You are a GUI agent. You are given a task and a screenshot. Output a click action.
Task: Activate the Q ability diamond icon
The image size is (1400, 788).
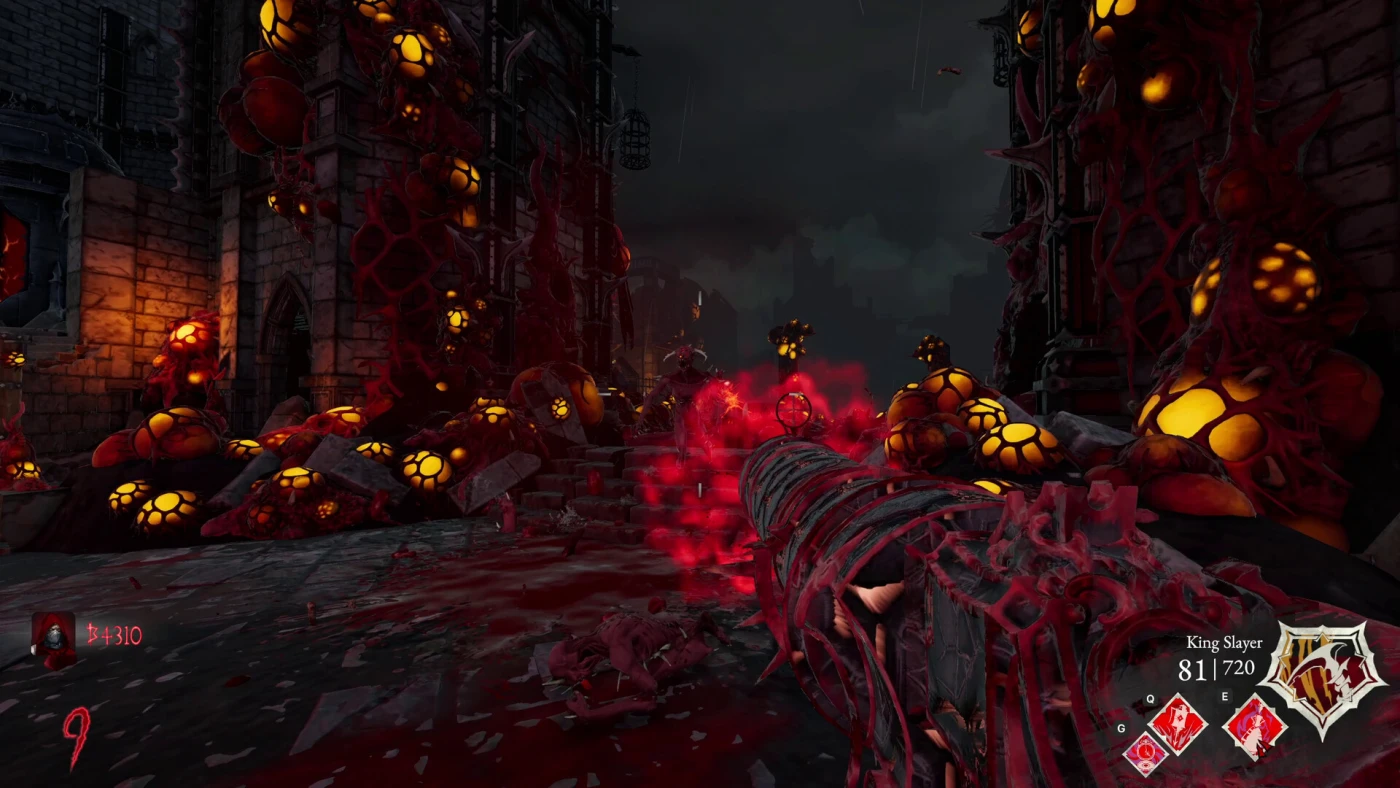click(1178, 724)
